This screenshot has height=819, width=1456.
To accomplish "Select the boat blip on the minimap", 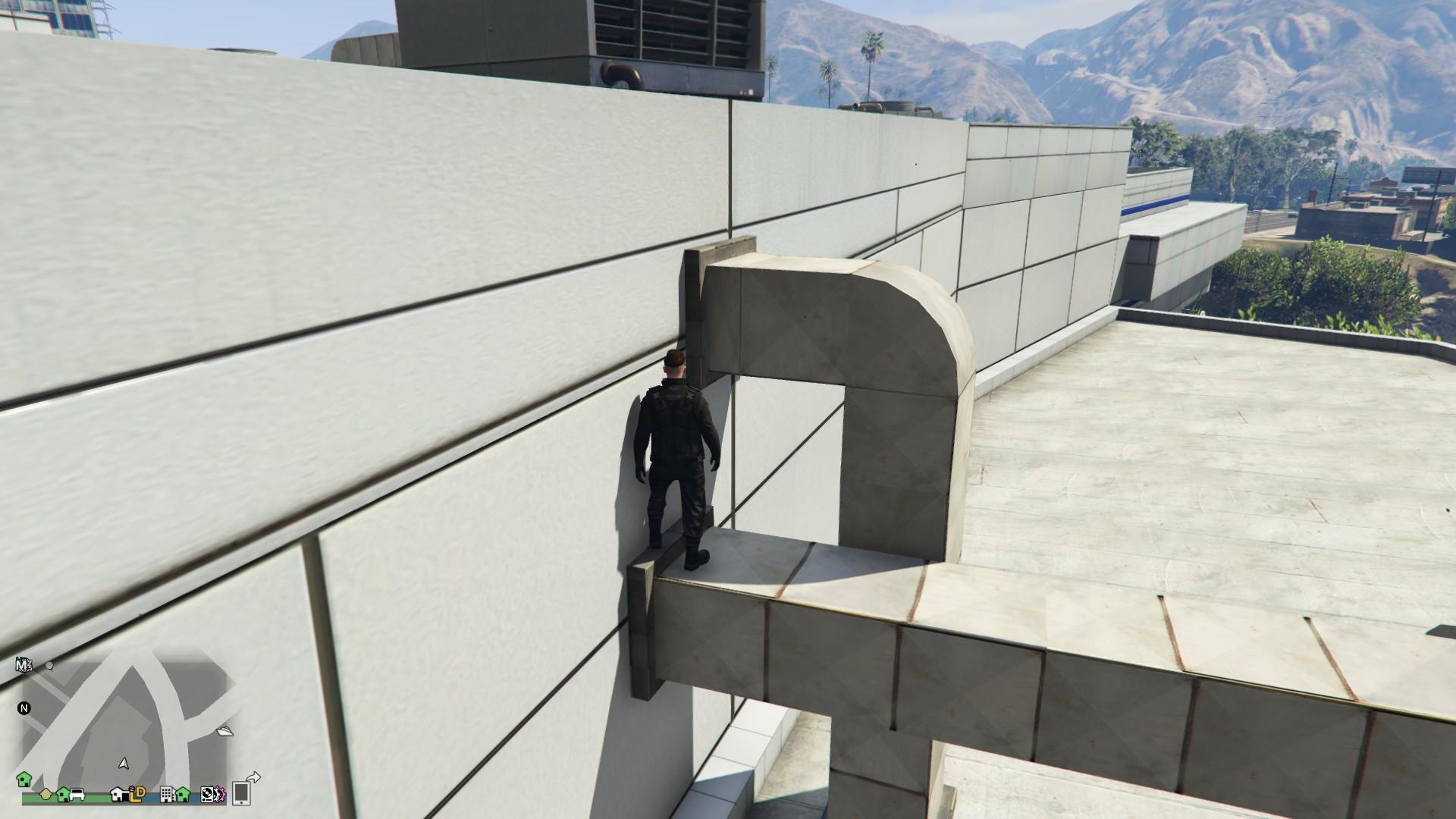I will point(224,732).
